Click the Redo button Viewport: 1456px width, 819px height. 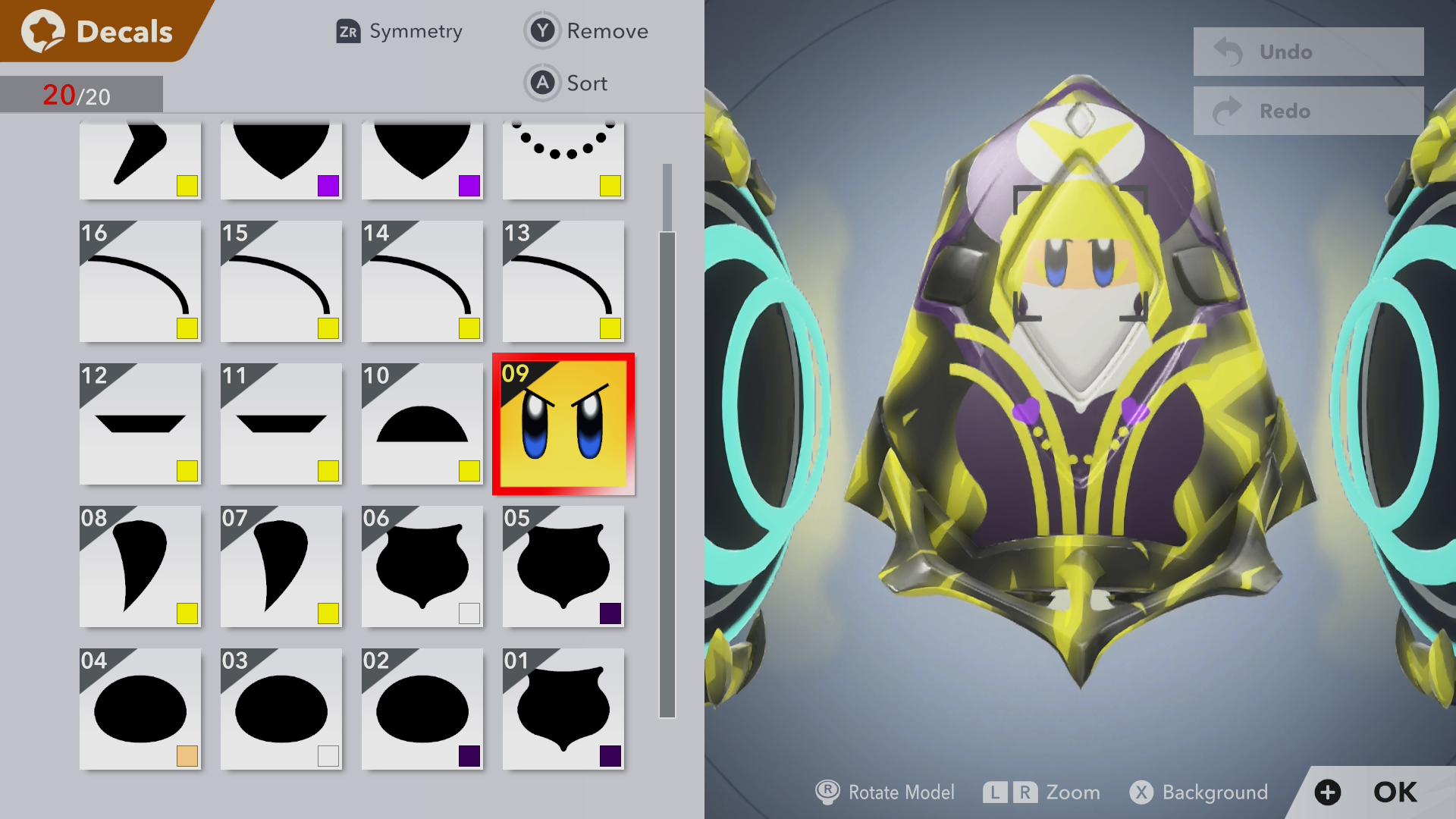coord(1307,111)
